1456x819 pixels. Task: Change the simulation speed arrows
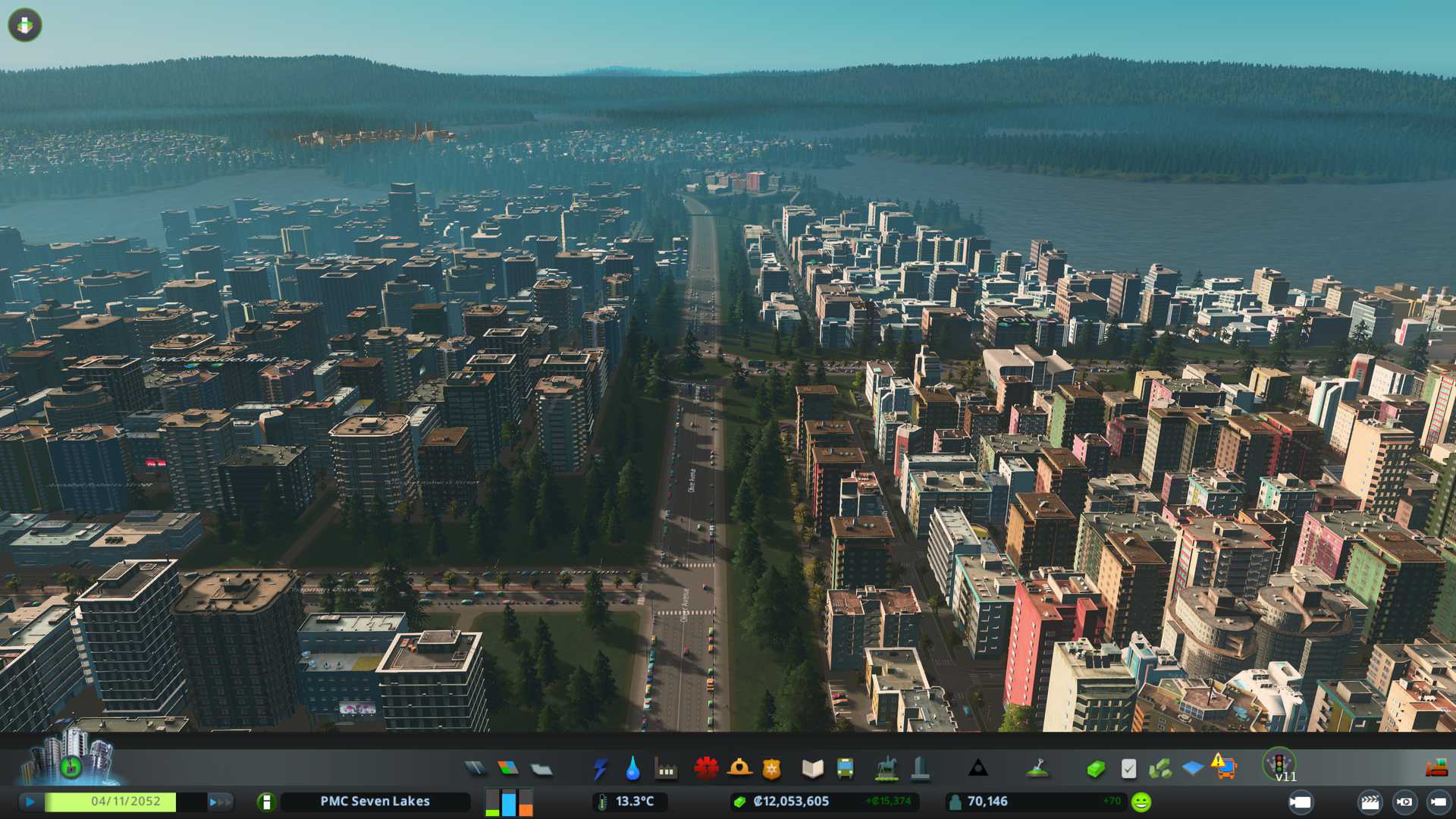(x=220, y=802)
